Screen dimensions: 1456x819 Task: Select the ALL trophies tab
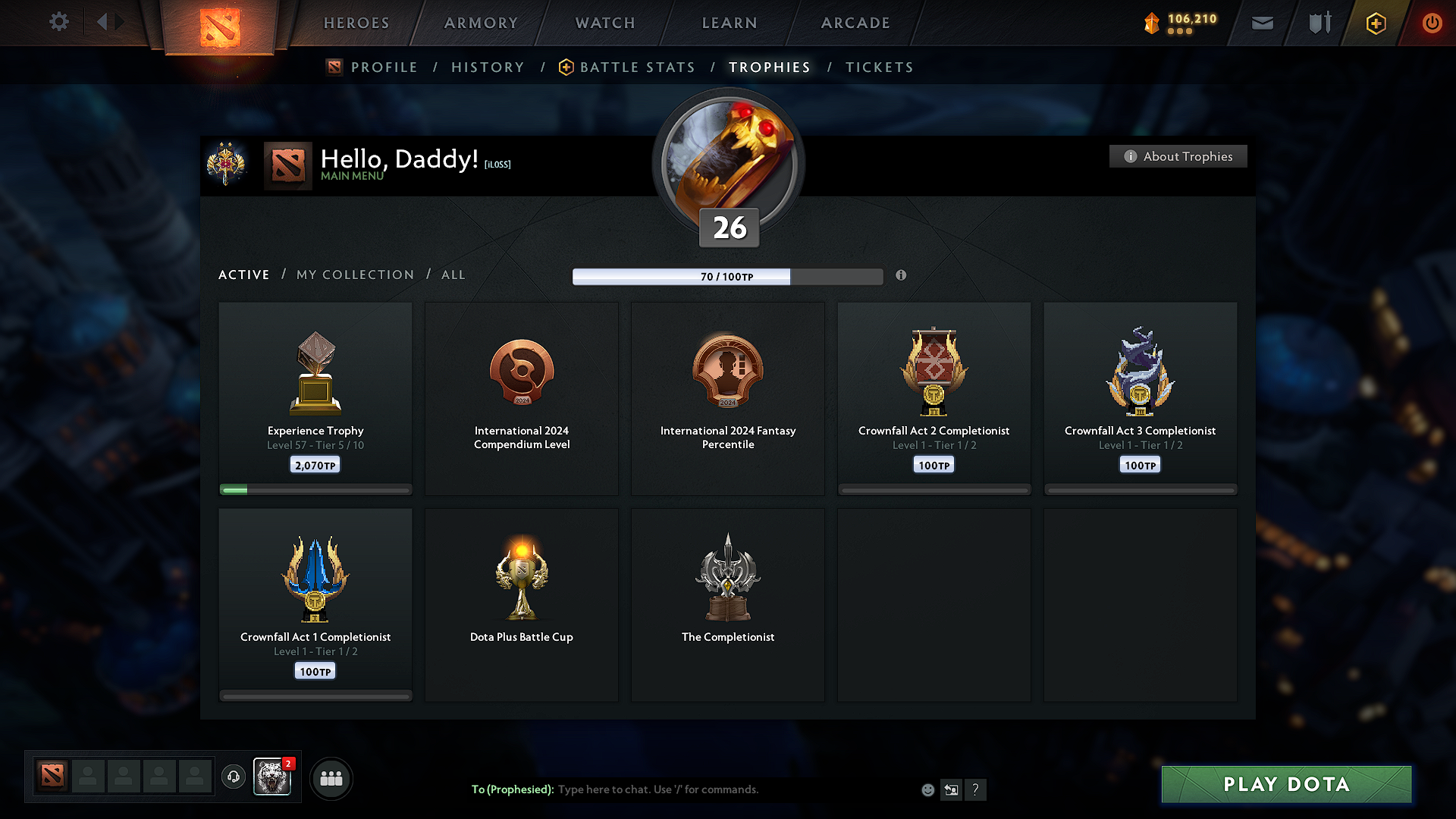(x=453, y=275)
